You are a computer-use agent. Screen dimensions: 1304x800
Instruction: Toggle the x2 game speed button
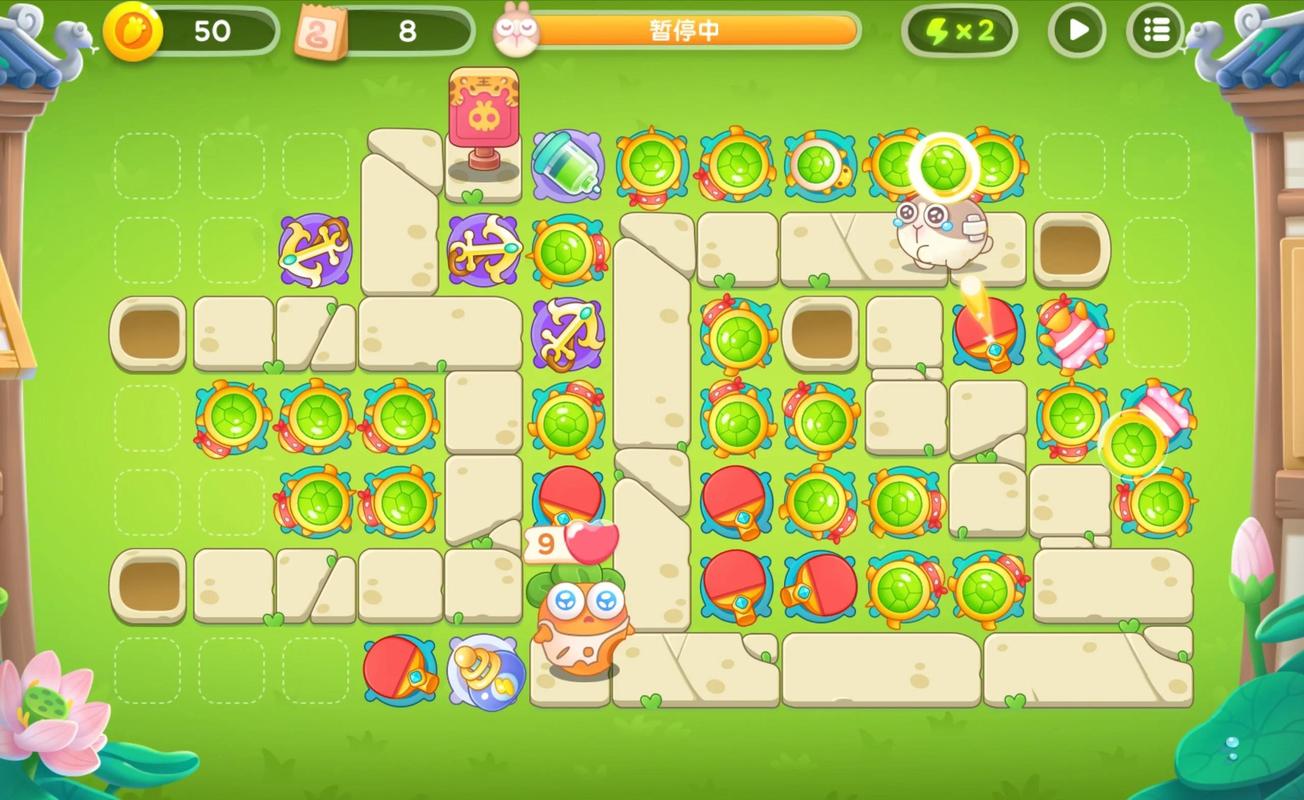[960, 31]
